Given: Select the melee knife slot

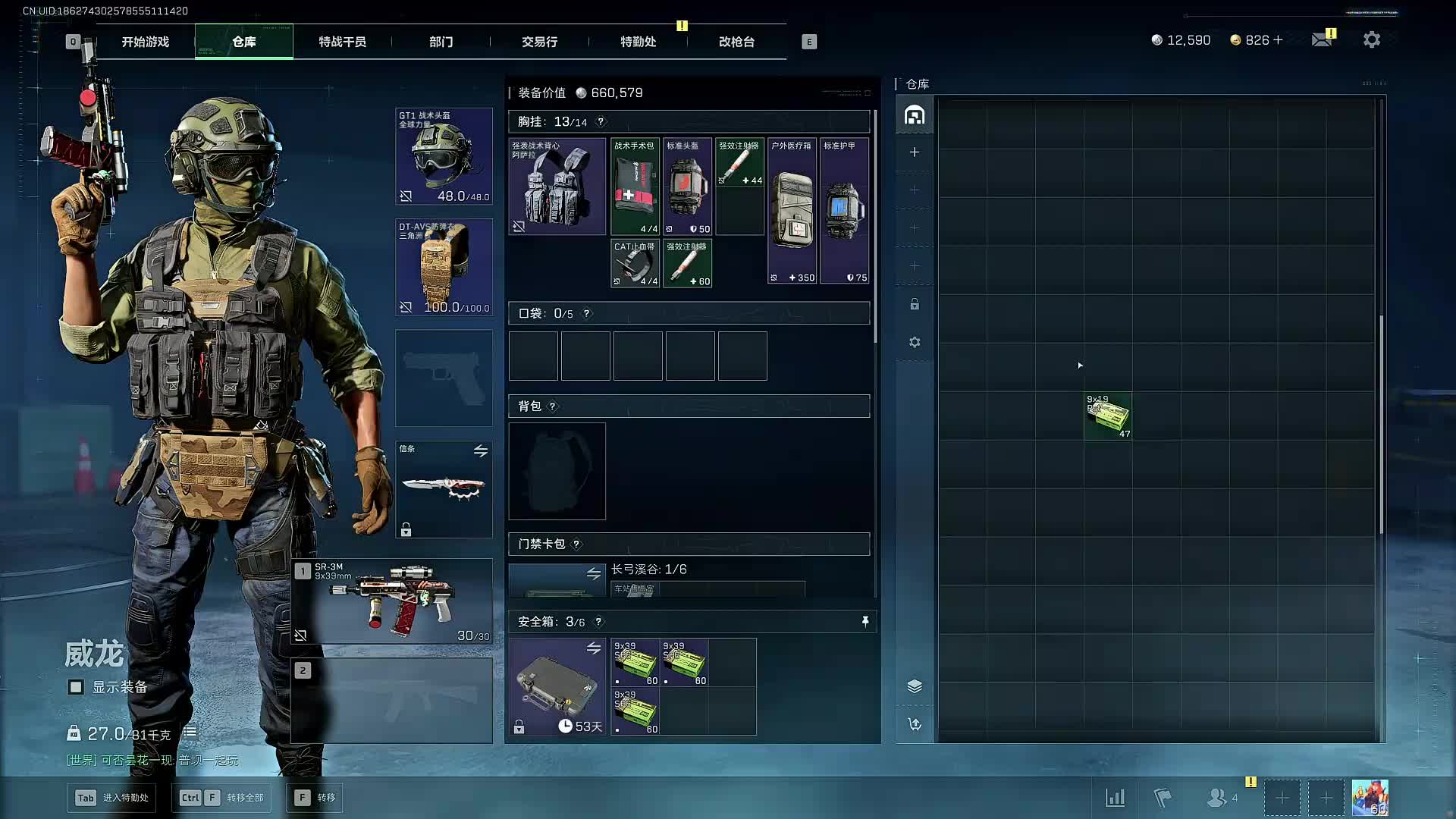Looking at the screenshot, I should tap(444, 489).
